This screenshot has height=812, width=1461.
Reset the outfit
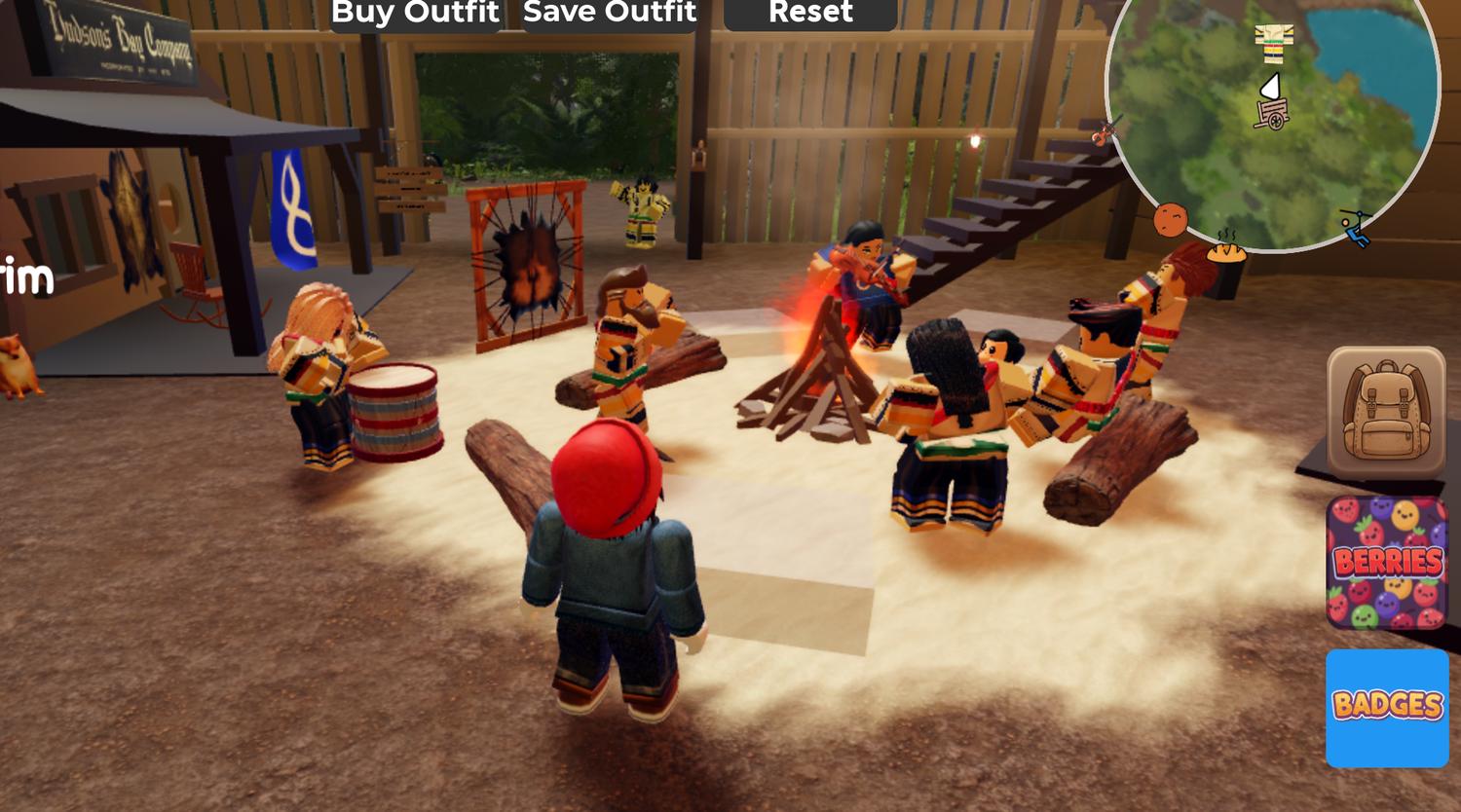tap(810, 14)
